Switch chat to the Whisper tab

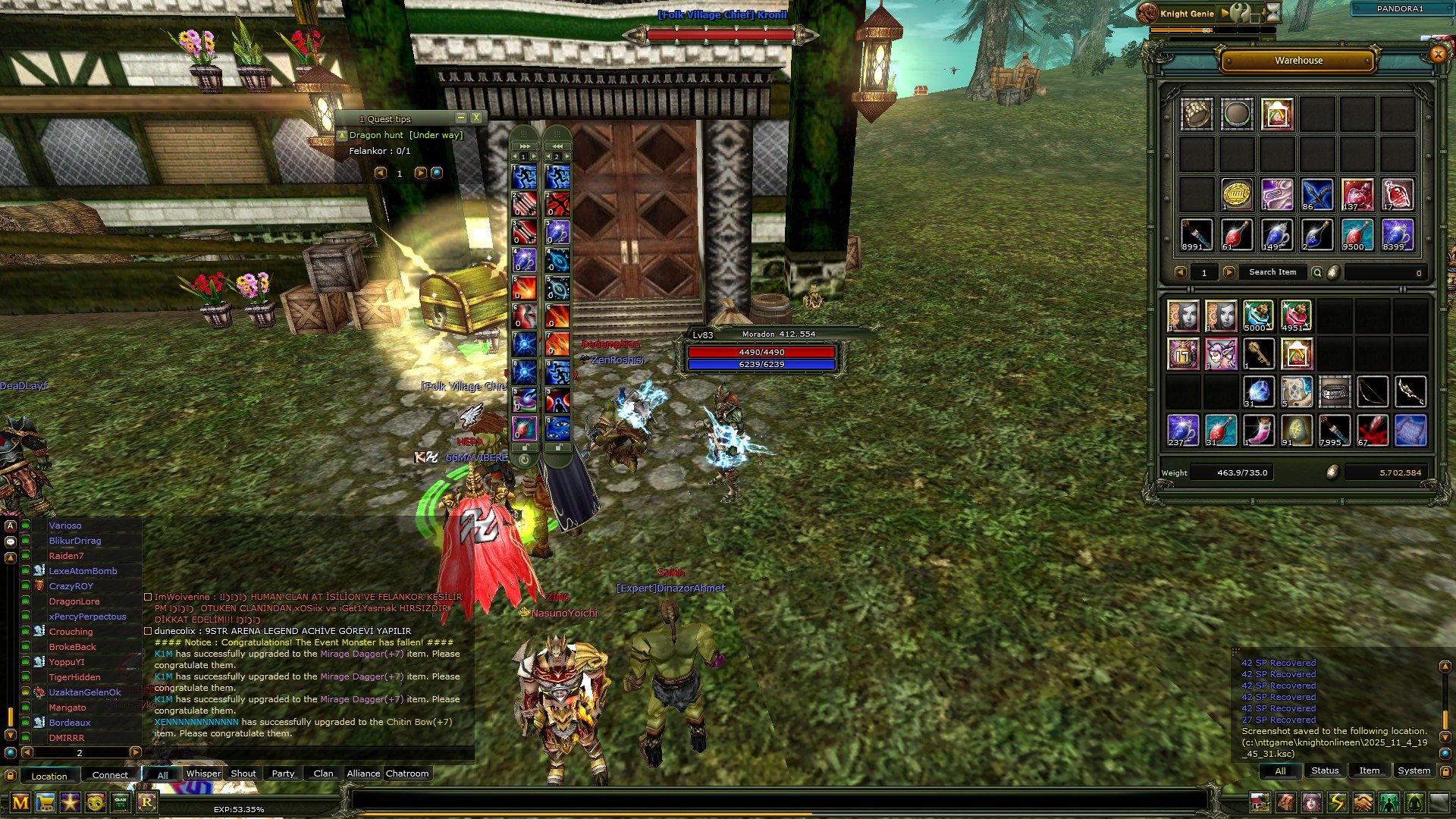tap(203, 773)
